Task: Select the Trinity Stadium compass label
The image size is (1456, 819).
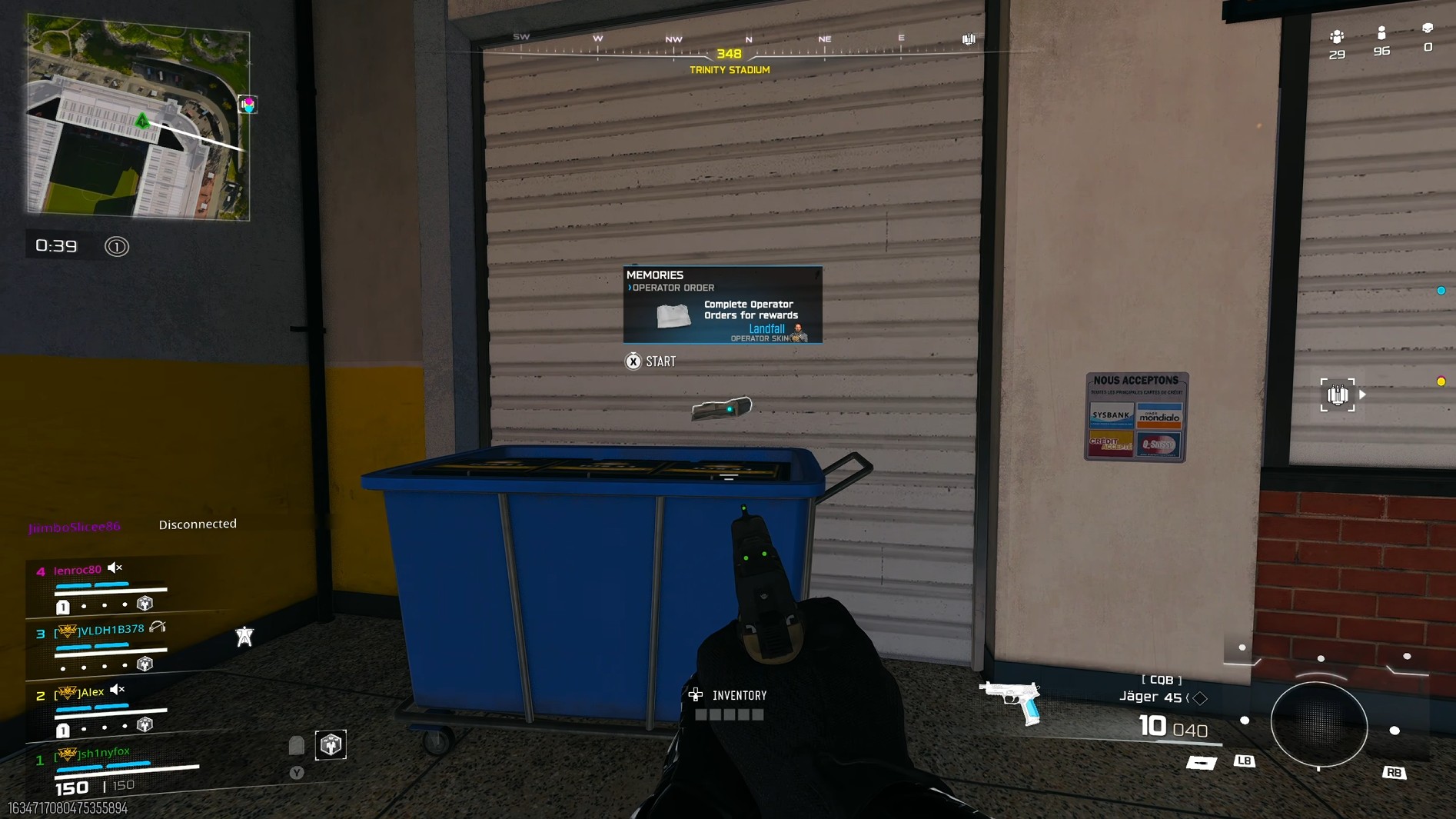Action: (x=730, y=69)
